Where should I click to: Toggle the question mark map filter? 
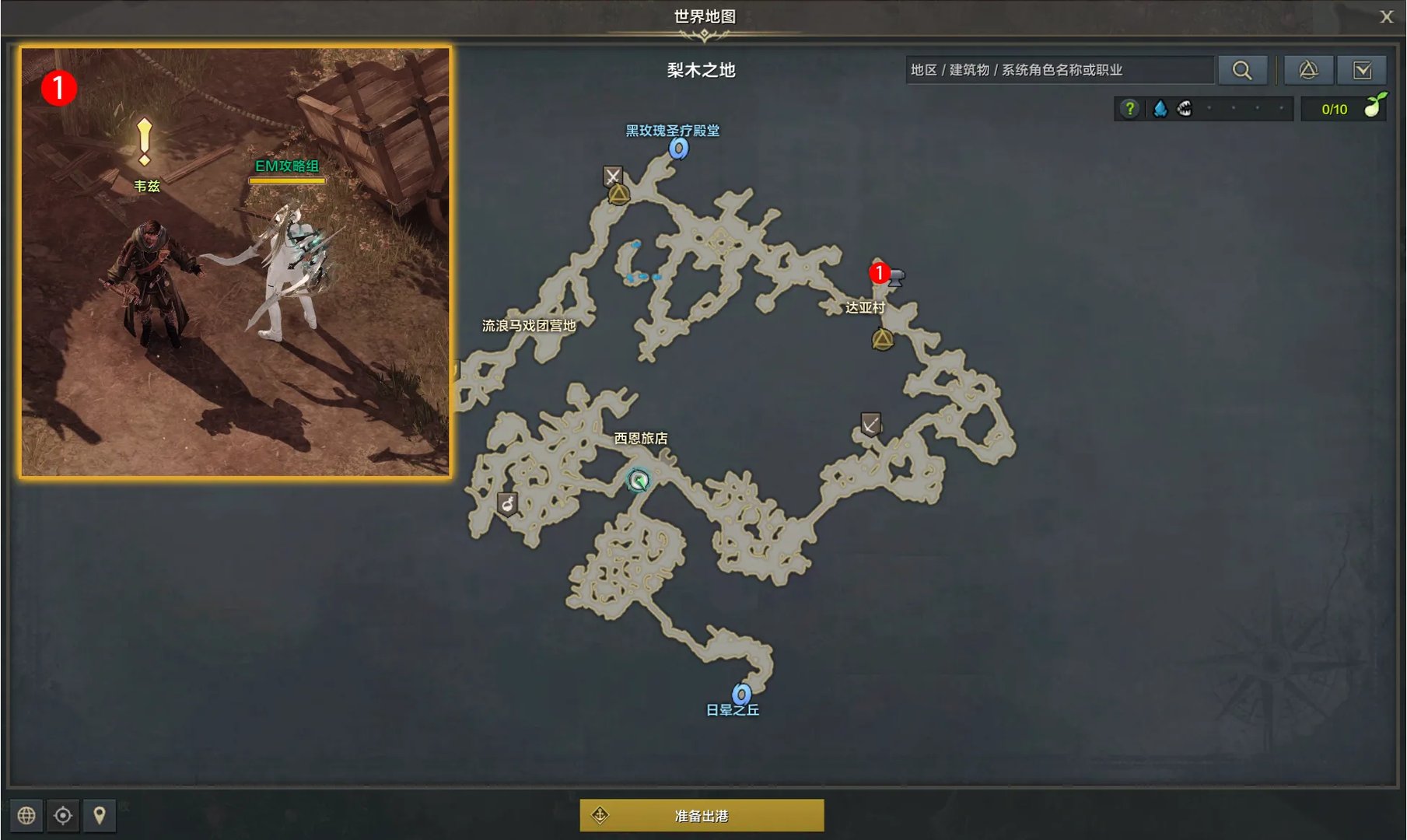tap(1129, 109)
